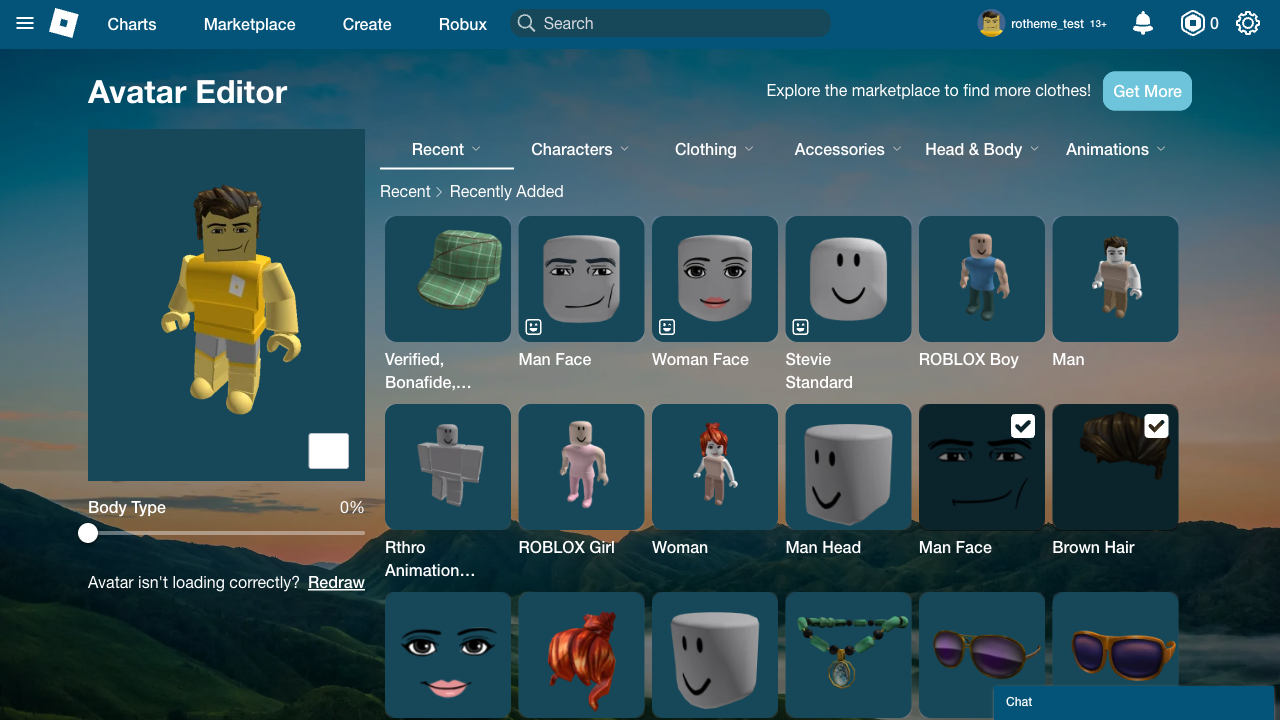Click the dynamic face badge on Man Face
Viewport: 1280px width, 720px height.
(533, 326)
